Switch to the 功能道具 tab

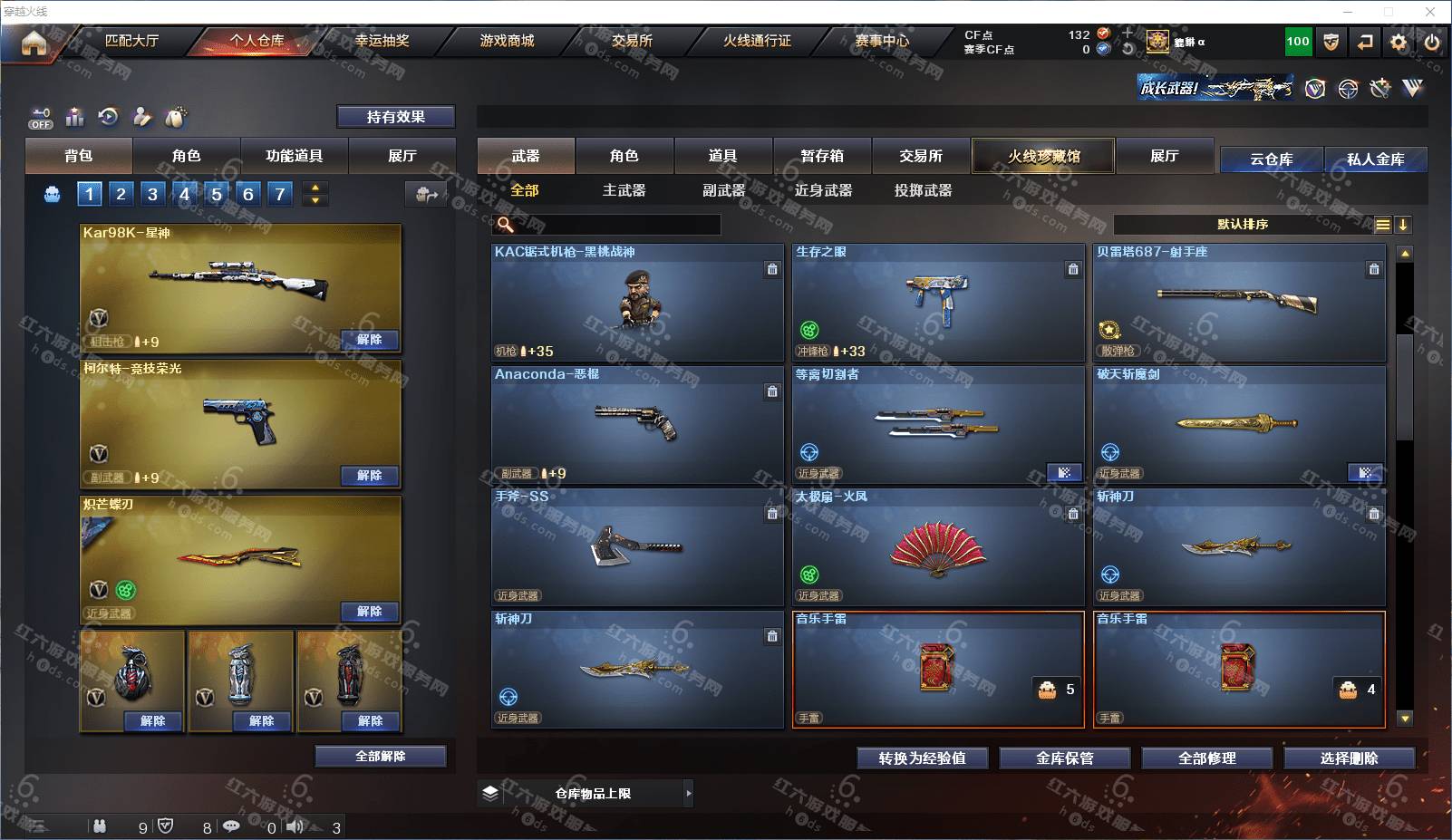(294, 156)
